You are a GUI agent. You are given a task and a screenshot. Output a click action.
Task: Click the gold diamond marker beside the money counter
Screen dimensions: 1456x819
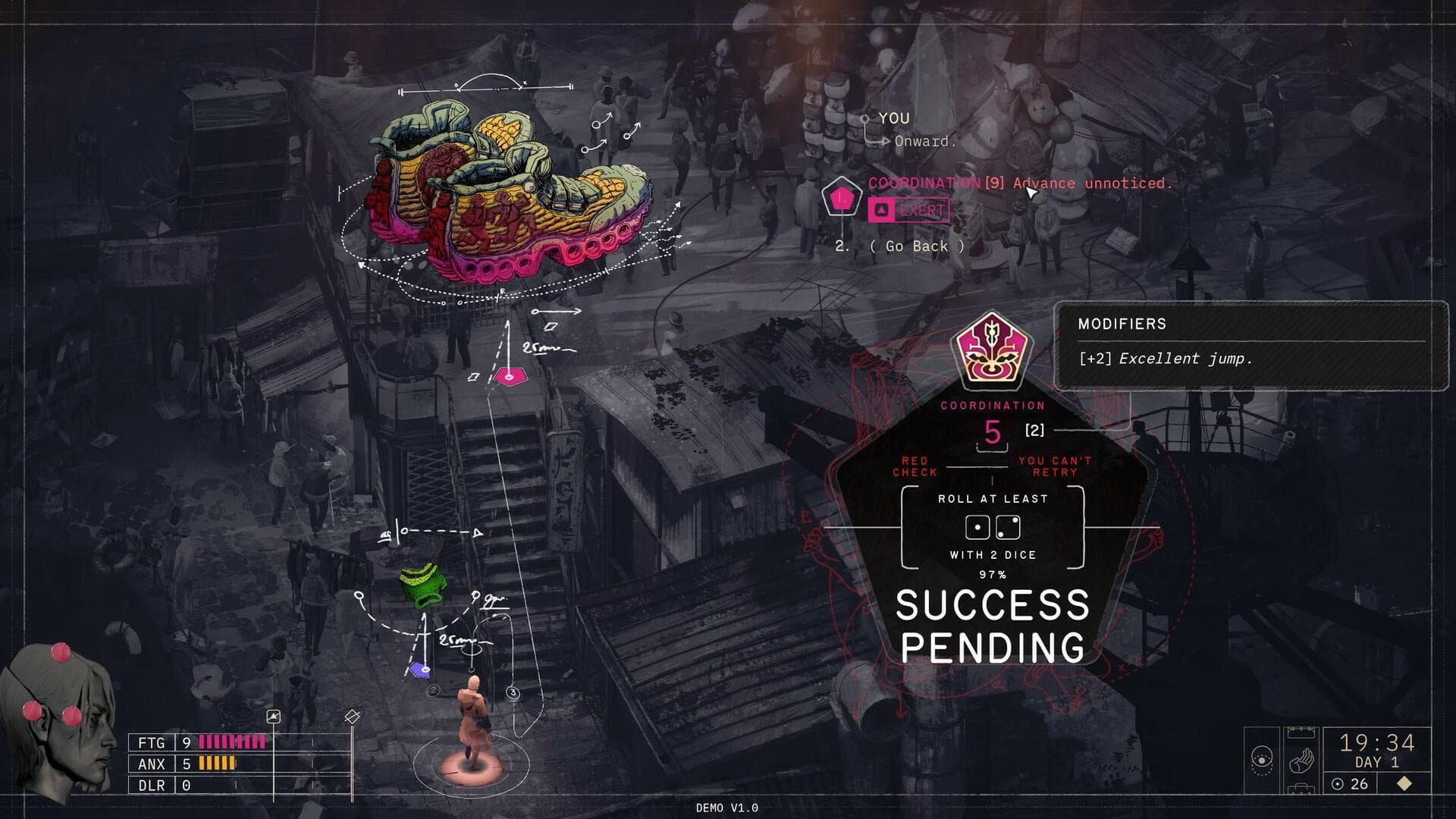point(1404,783)
